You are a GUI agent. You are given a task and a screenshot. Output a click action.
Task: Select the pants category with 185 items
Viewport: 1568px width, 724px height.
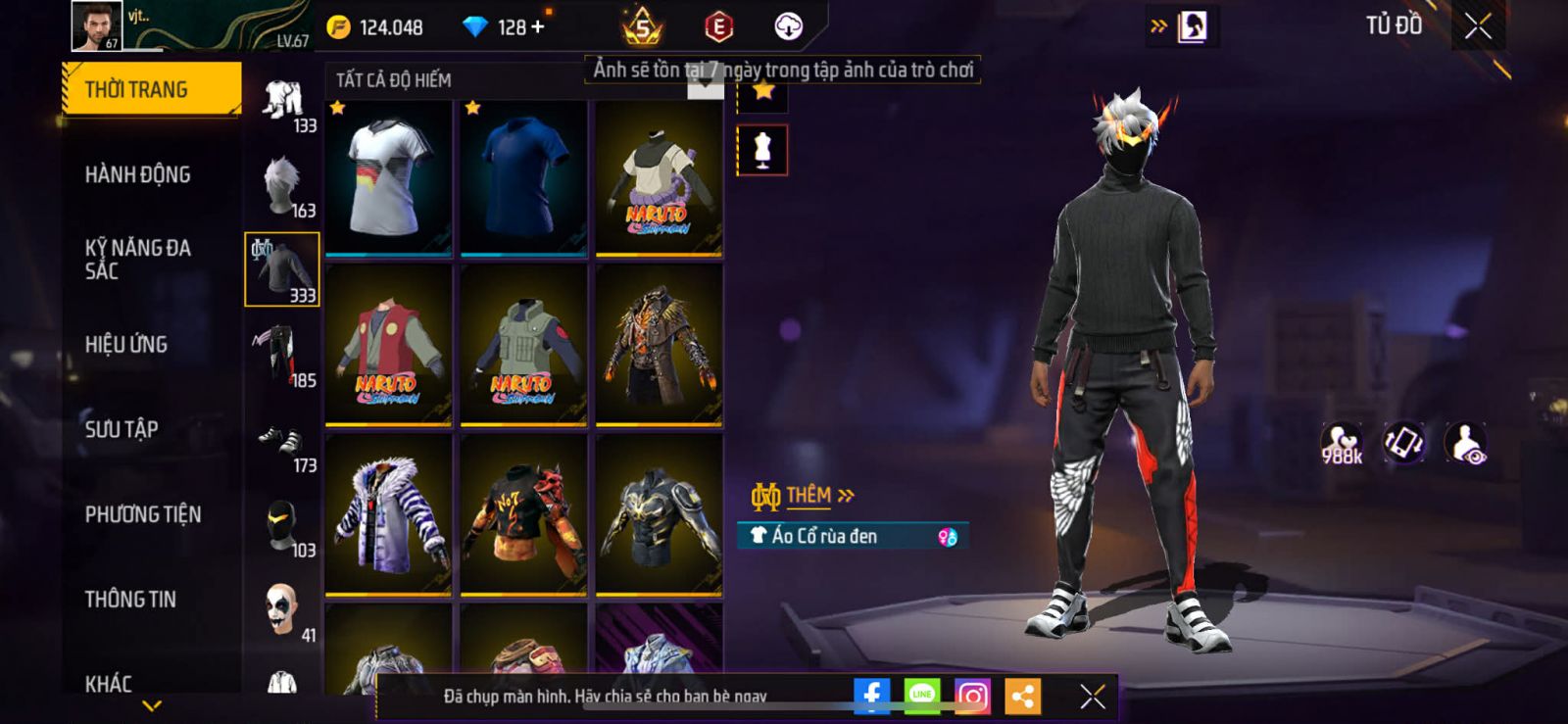tap(282, 354)
